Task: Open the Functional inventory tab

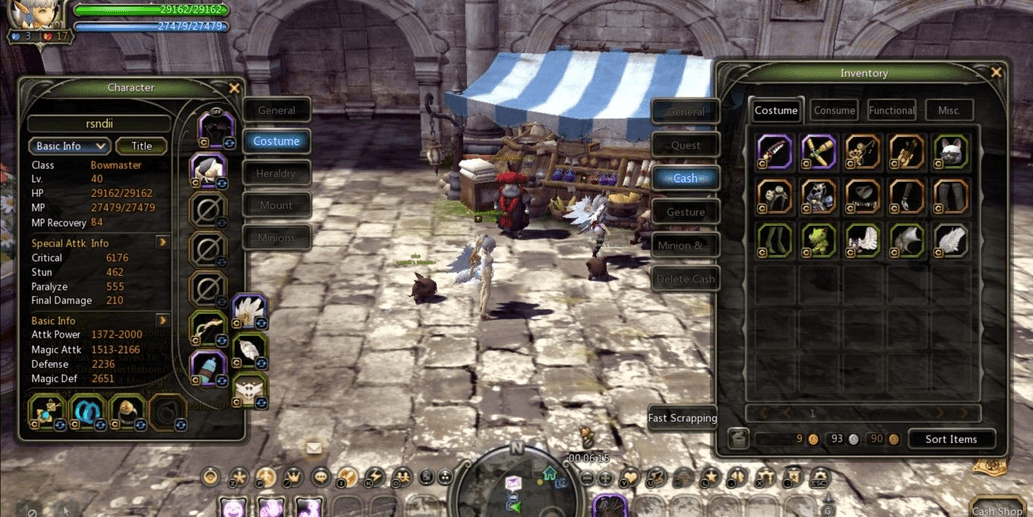Action: click(891, 110)
